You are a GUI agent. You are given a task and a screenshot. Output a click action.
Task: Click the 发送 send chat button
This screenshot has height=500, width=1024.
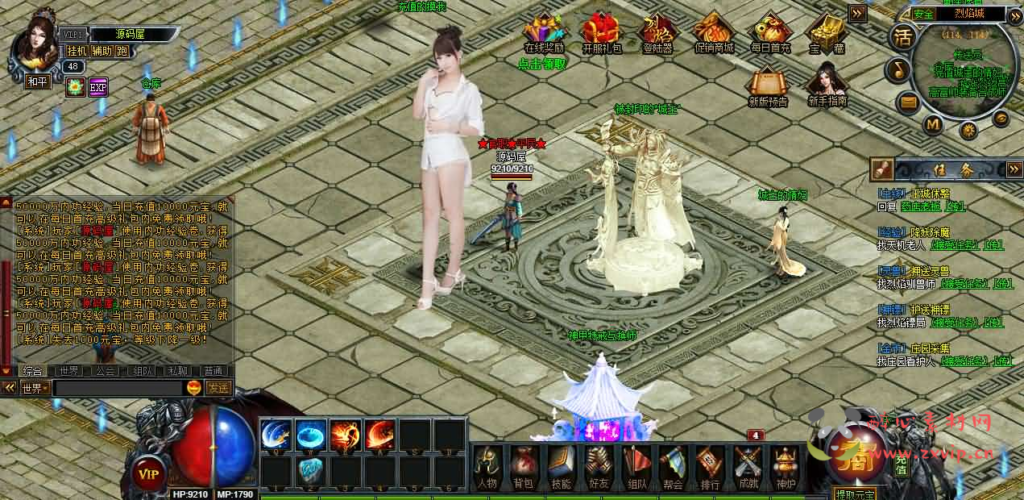(218, 387)
